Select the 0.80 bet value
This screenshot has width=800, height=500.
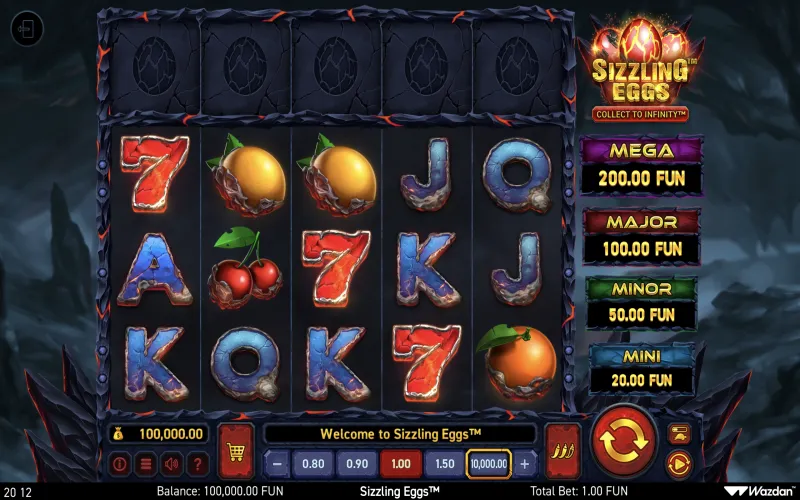313,464
